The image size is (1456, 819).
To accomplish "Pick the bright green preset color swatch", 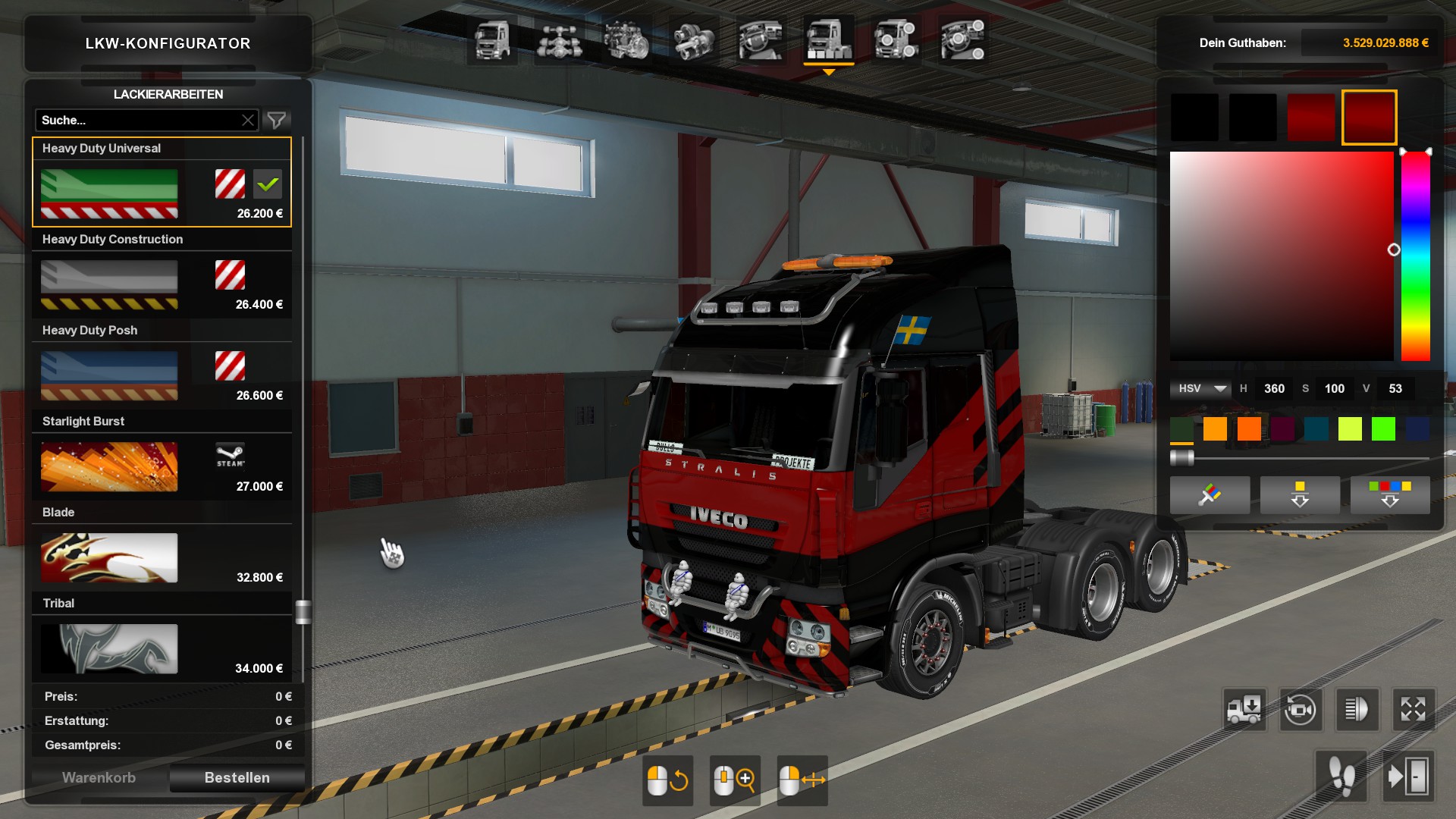I will (1383, 429).
